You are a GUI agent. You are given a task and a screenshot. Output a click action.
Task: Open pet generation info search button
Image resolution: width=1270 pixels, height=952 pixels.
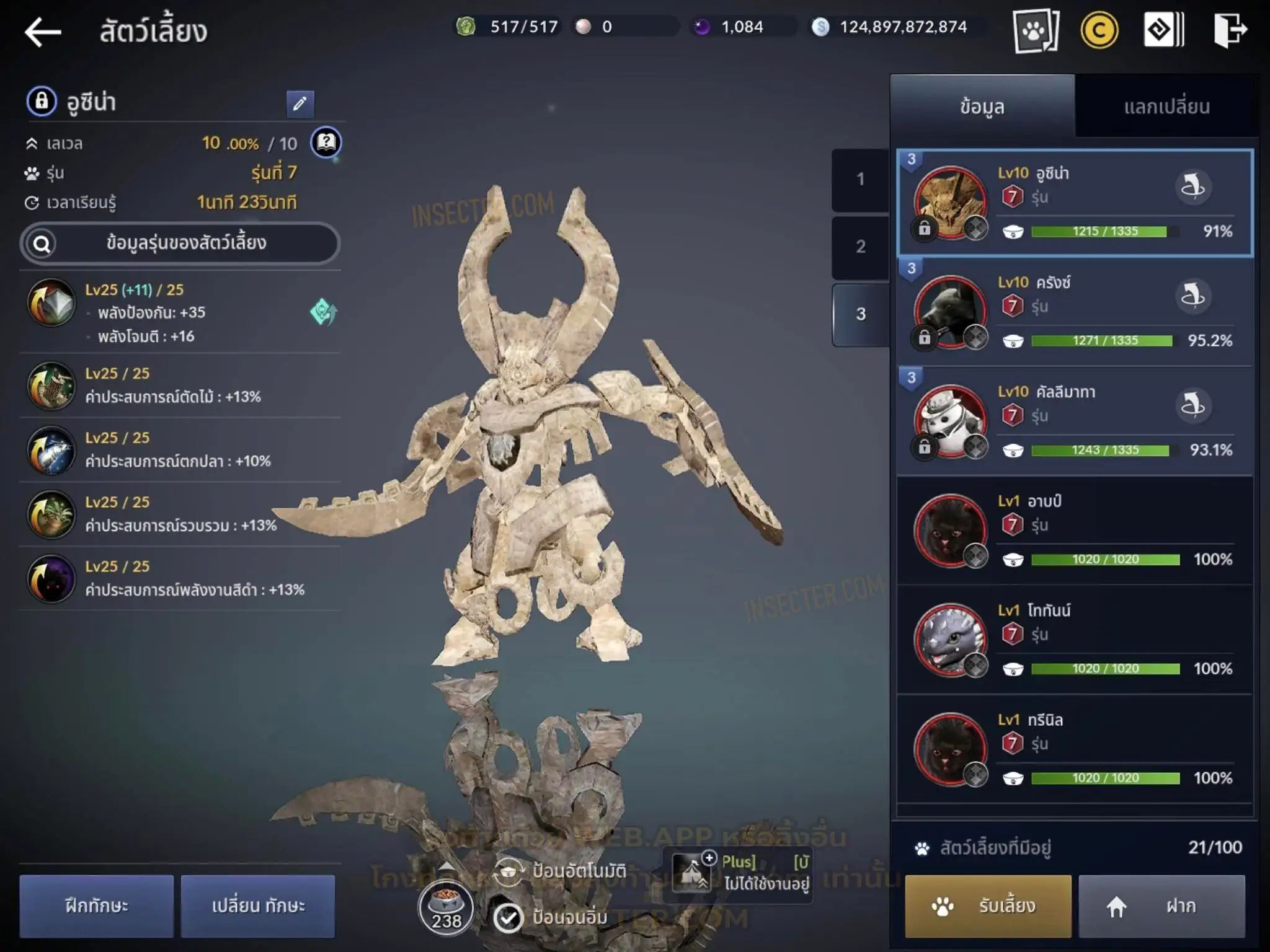point(180,244)
